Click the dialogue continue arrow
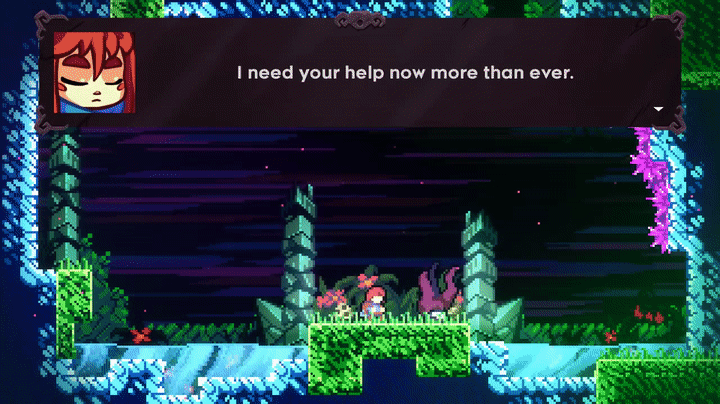 (658, 108)
